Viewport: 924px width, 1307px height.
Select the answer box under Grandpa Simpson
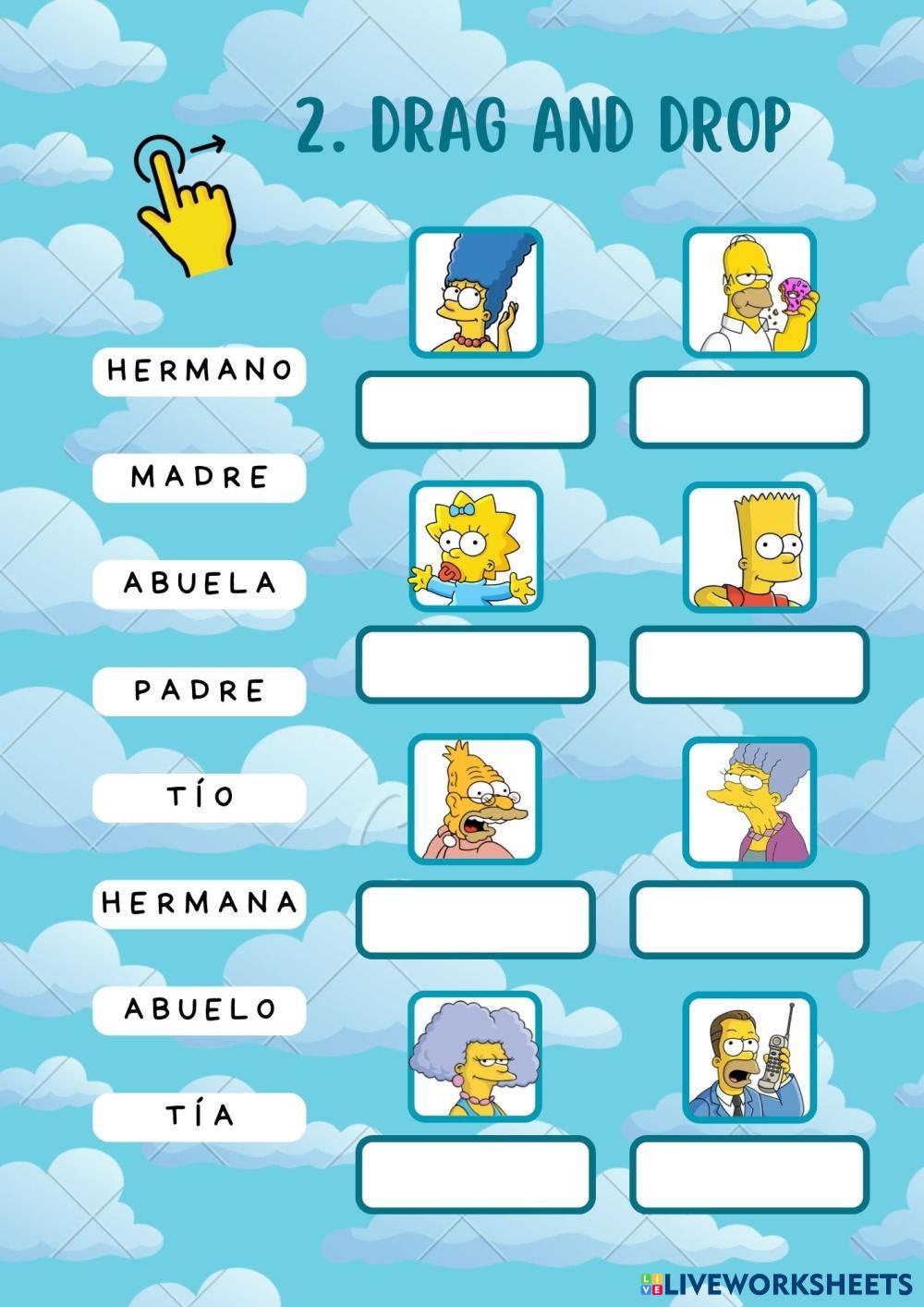pos(475,919)
